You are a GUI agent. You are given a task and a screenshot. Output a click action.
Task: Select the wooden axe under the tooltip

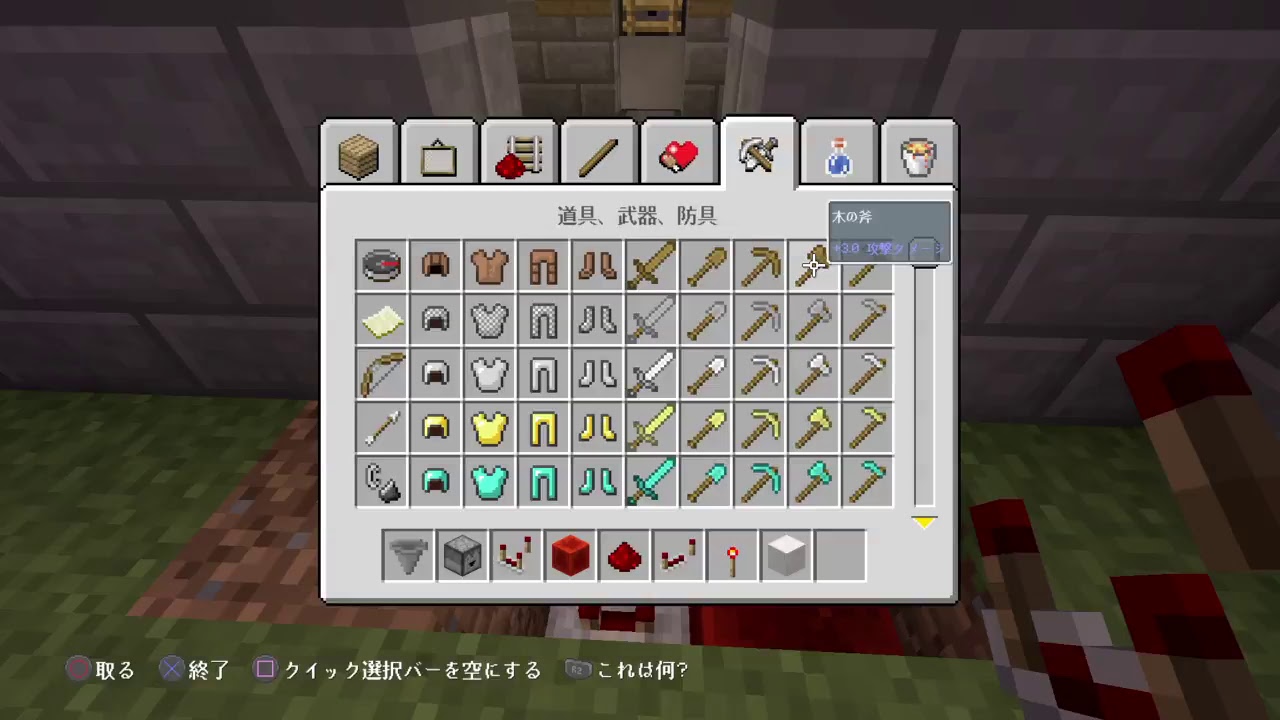click(x=813, y=264)
